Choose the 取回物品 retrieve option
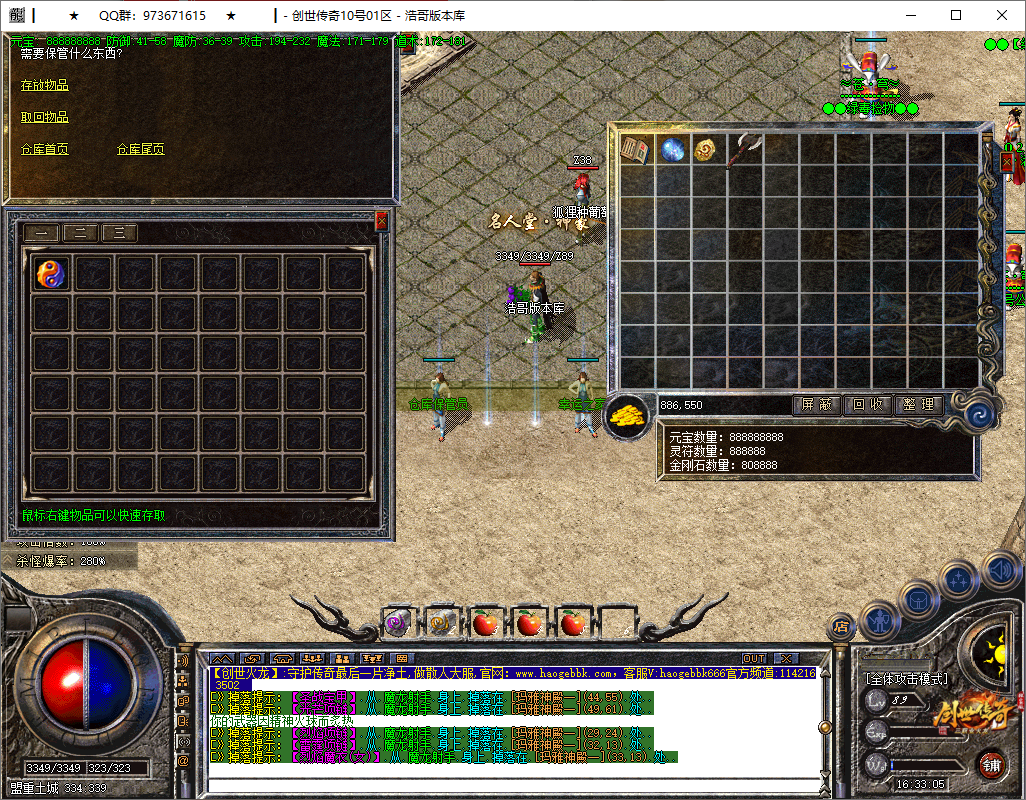 (45, 118)
